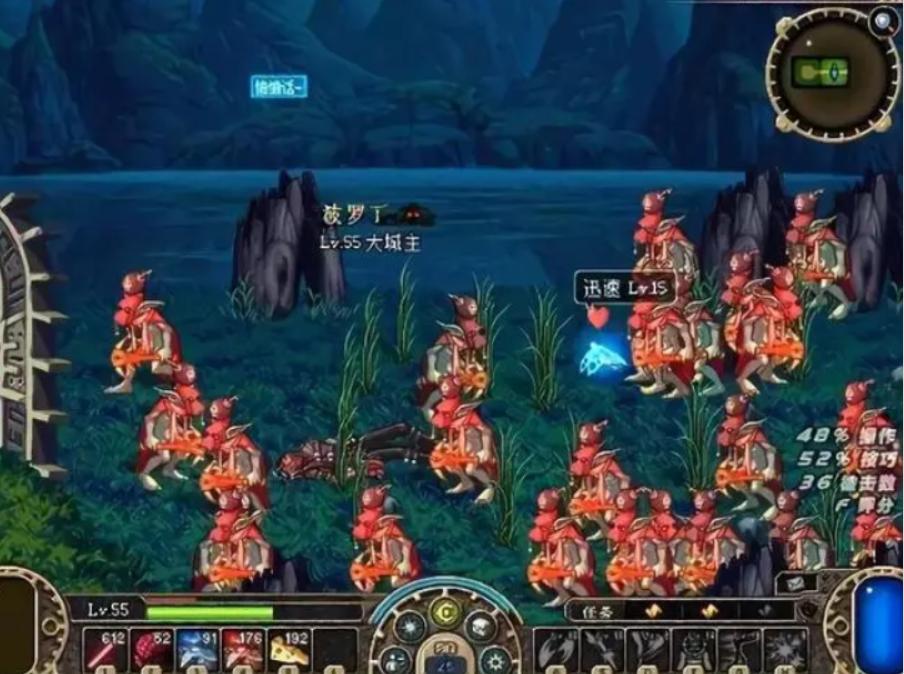The height and width of the screenshot is (674, 904).
Task: Select the red item slot with count 176
Action: [x=244, y=652]
